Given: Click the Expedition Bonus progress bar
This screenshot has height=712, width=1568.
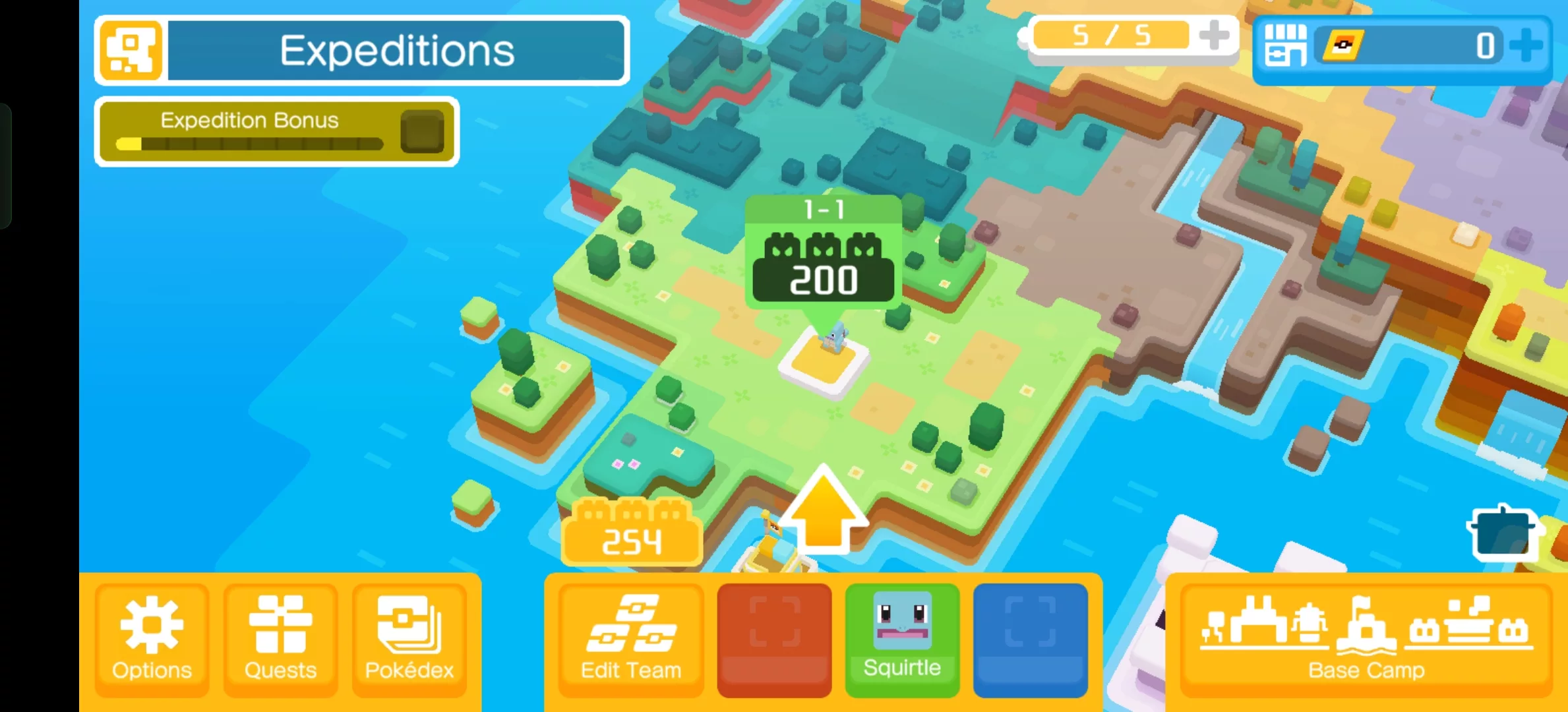Looking at the screenshot, I should (249, 144).
